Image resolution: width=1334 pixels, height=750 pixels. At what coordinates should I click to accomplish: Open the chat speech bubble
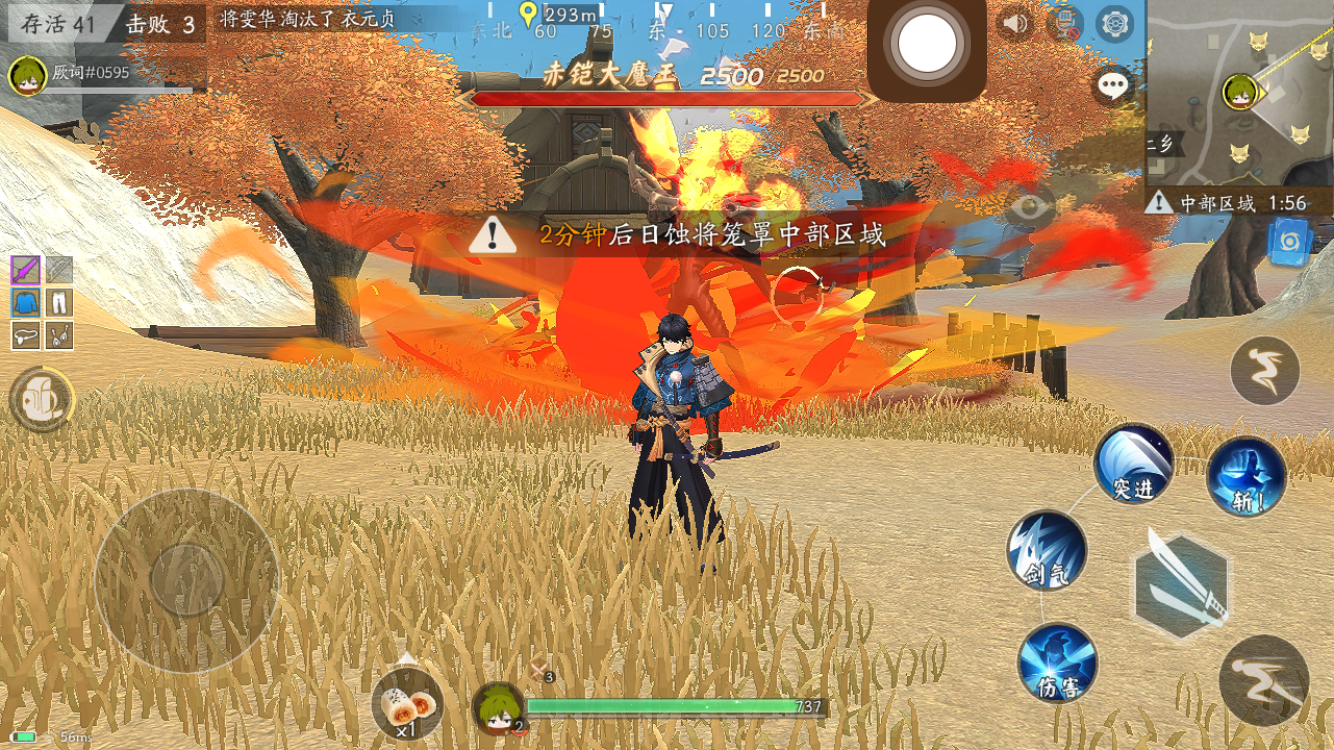(1113, 86)
